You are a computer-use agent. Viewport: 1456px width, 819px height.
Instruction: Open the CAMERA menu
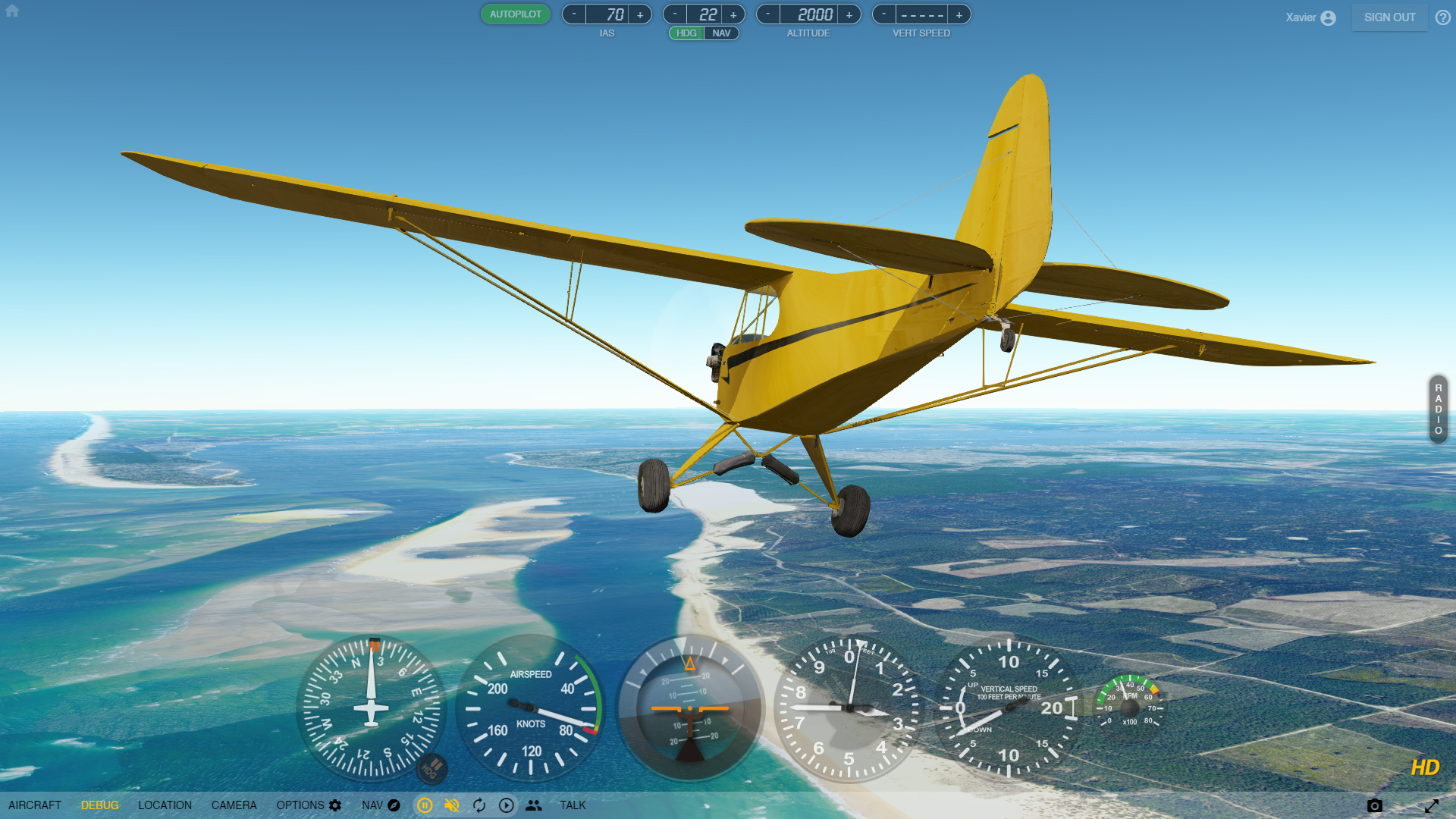234,805
